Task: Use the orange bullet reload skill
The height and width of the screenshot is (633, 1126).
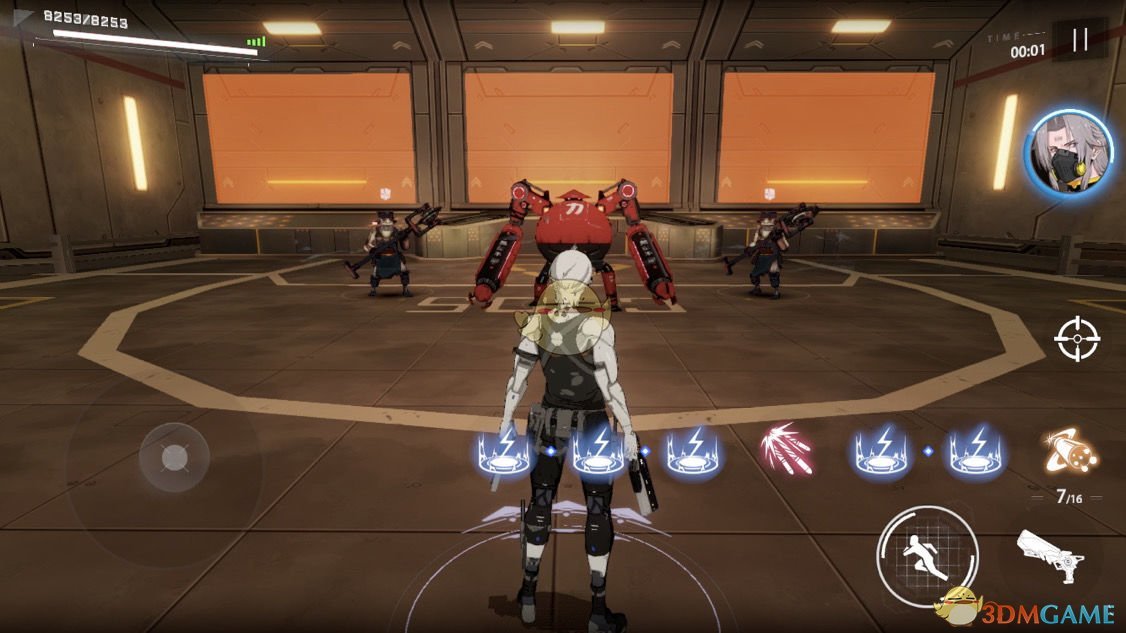Action: coord(1066,450)
